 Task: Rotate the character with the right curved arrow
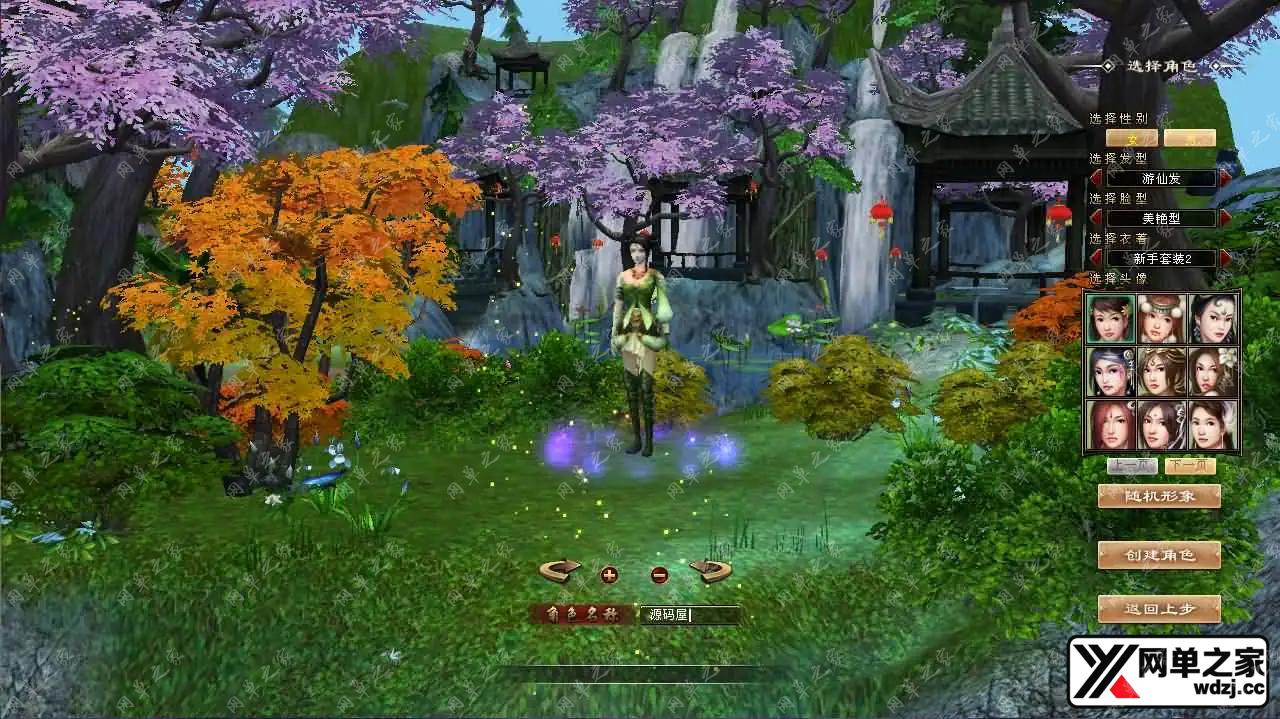pyautogui.click(x=710, y=571)
